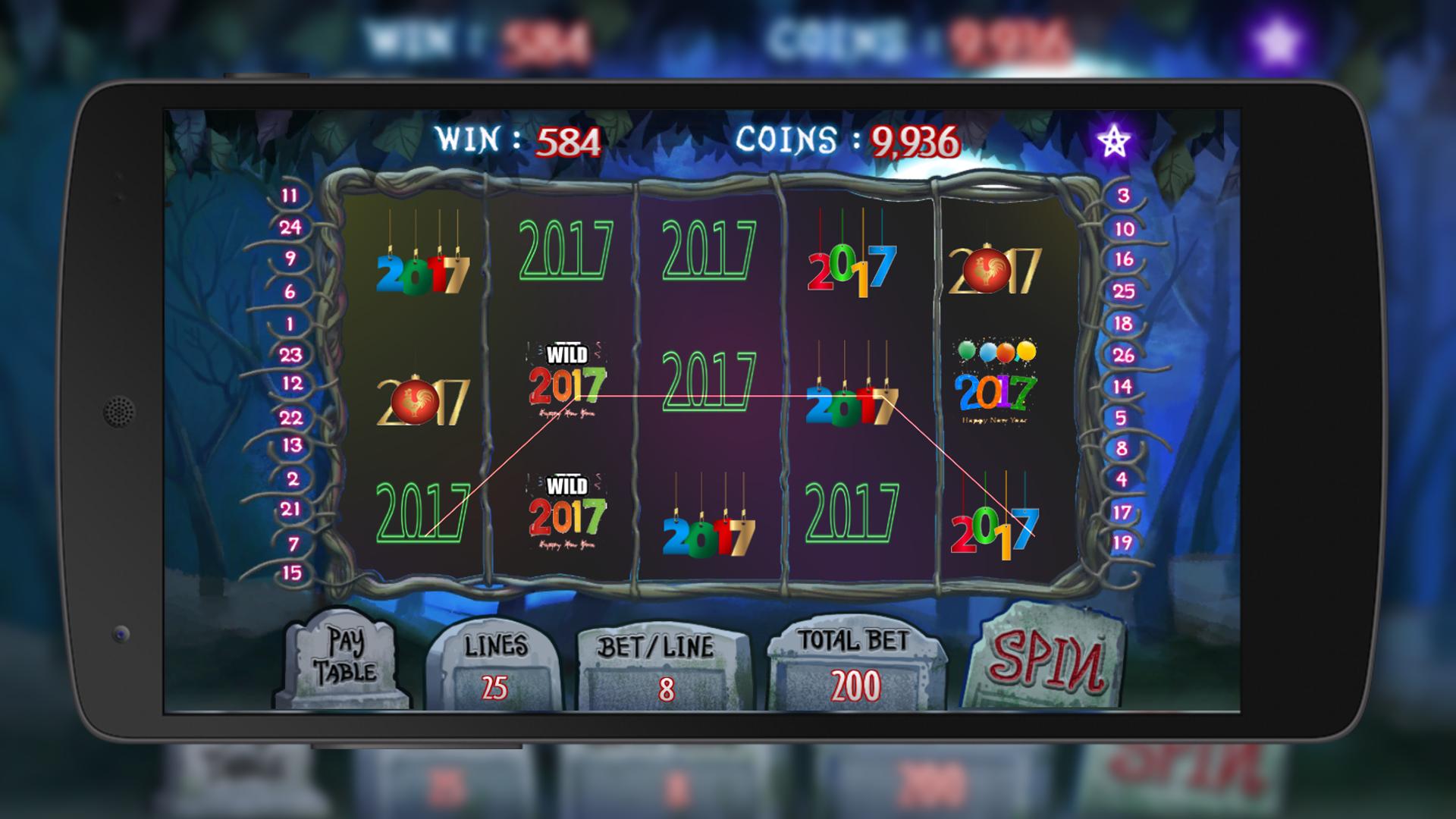This screenshot has height=819, width=1456.
Task: Tap payline number 11 on the left side
Action: (x=289, y=195)
